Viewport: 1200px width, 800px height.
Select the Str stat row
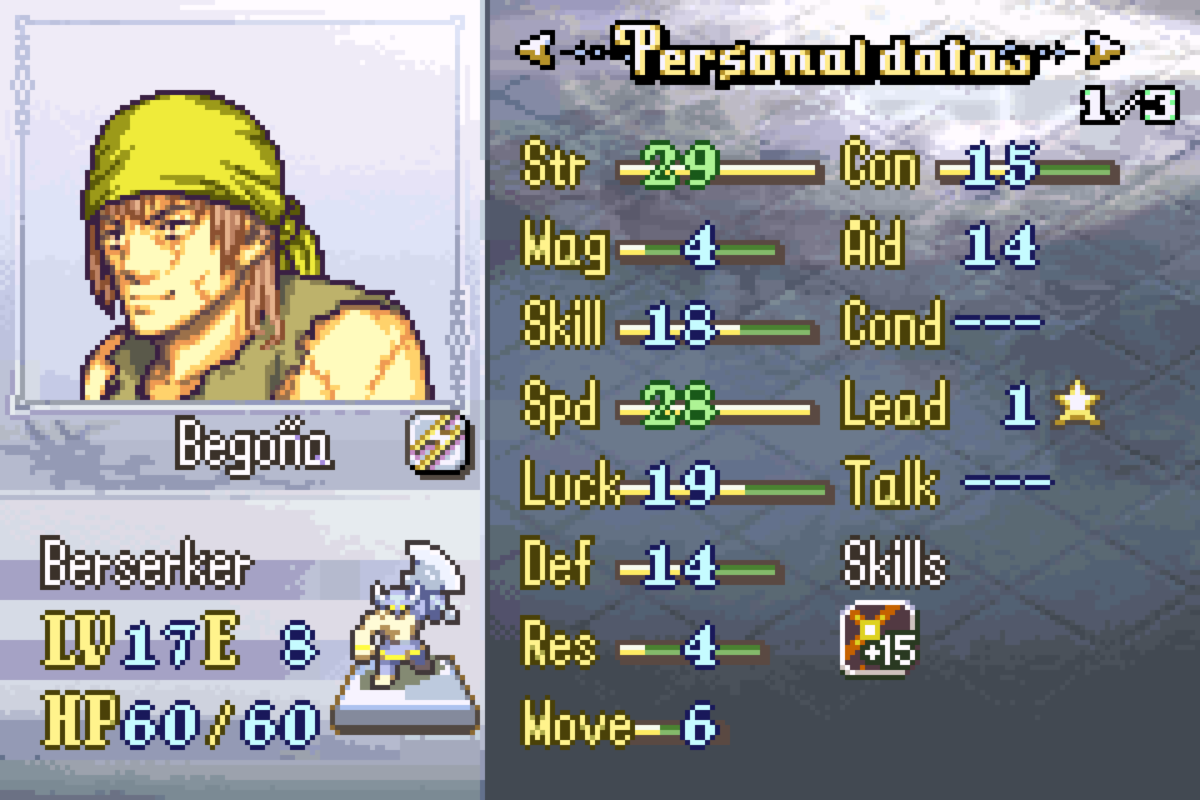pos(670,168)
